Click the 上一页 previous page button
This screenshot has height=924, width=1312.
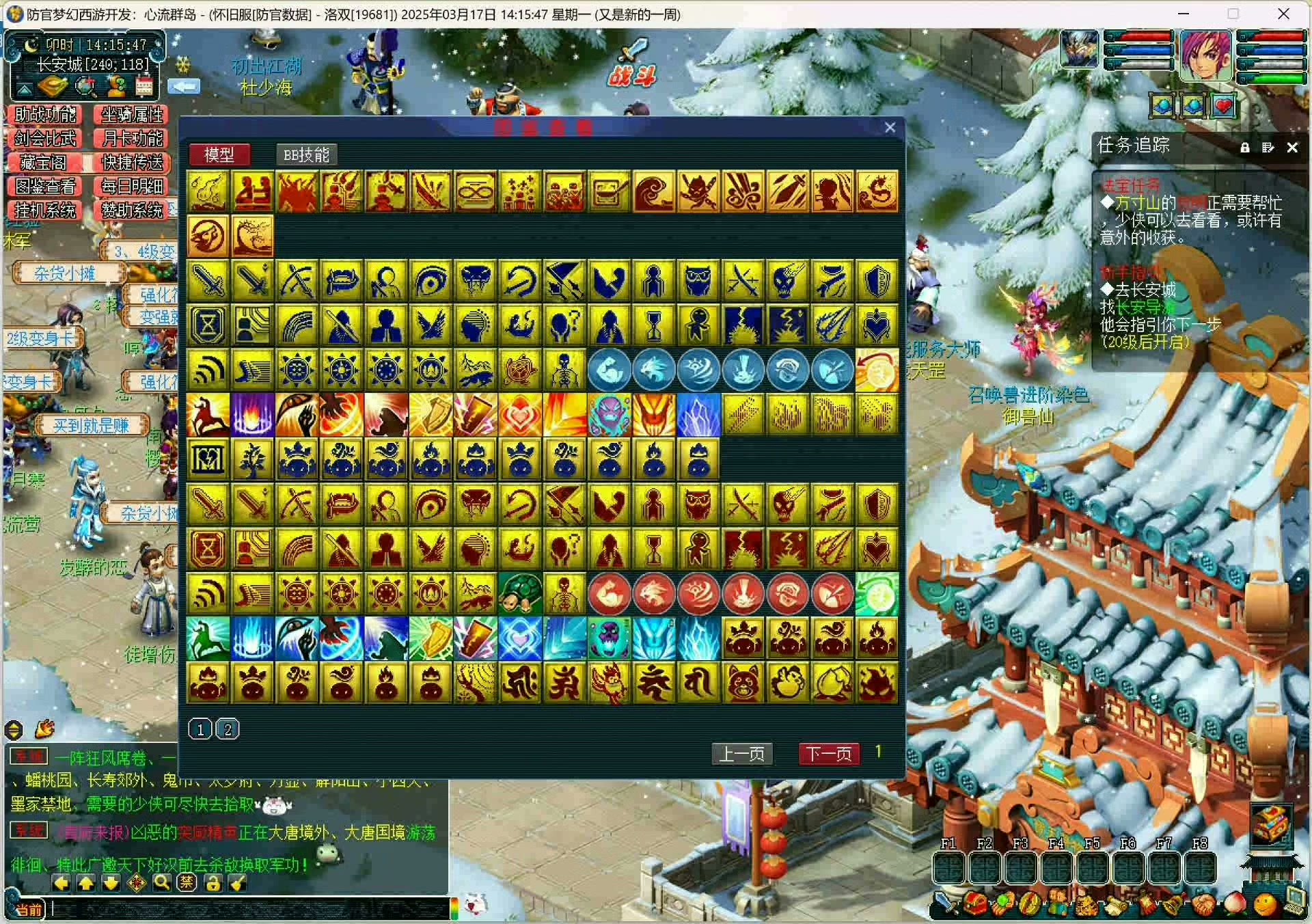coord(742,754)
